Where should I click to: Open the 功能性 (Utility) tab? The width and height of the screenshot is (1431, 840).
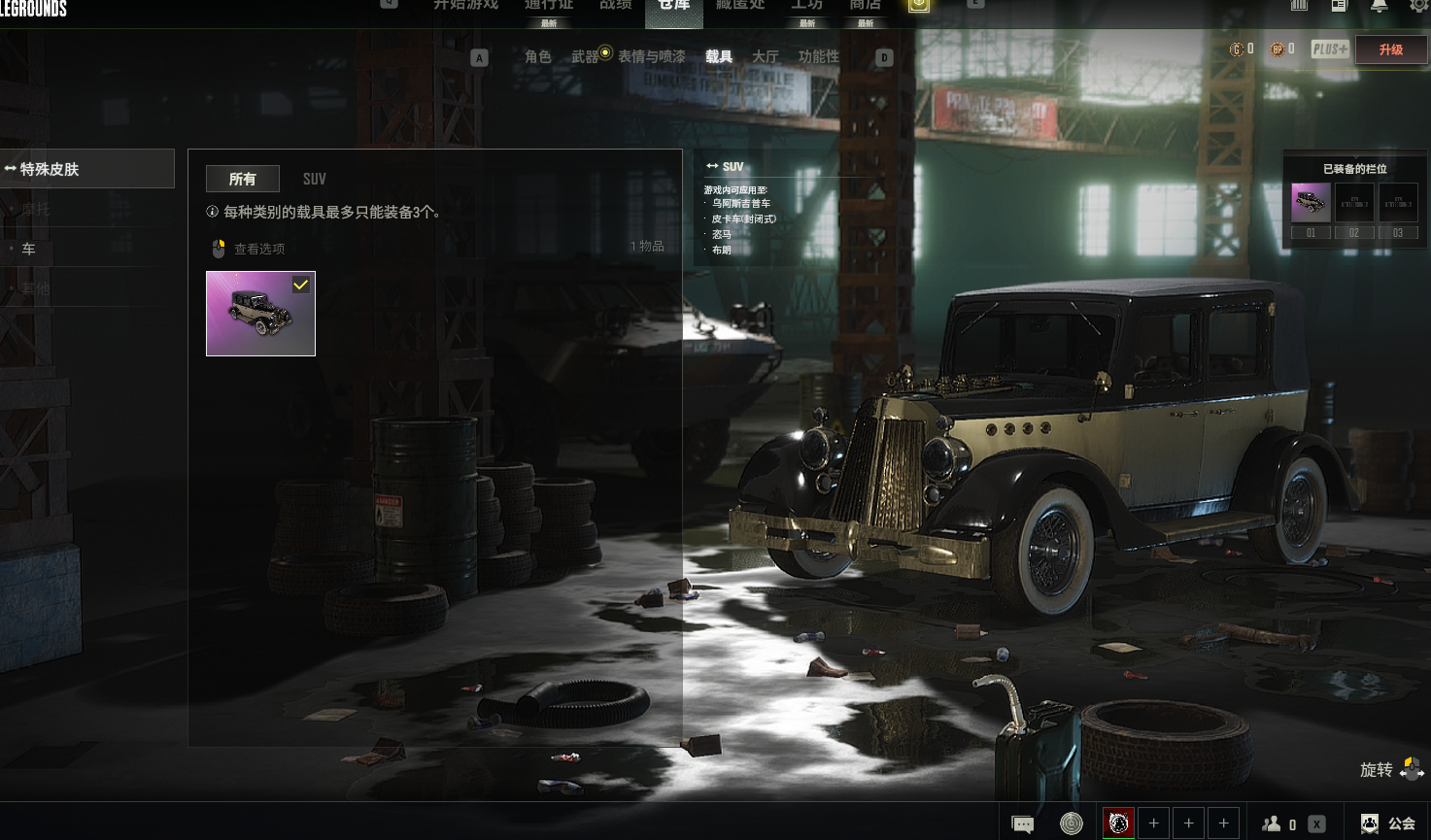click(818, 57)
